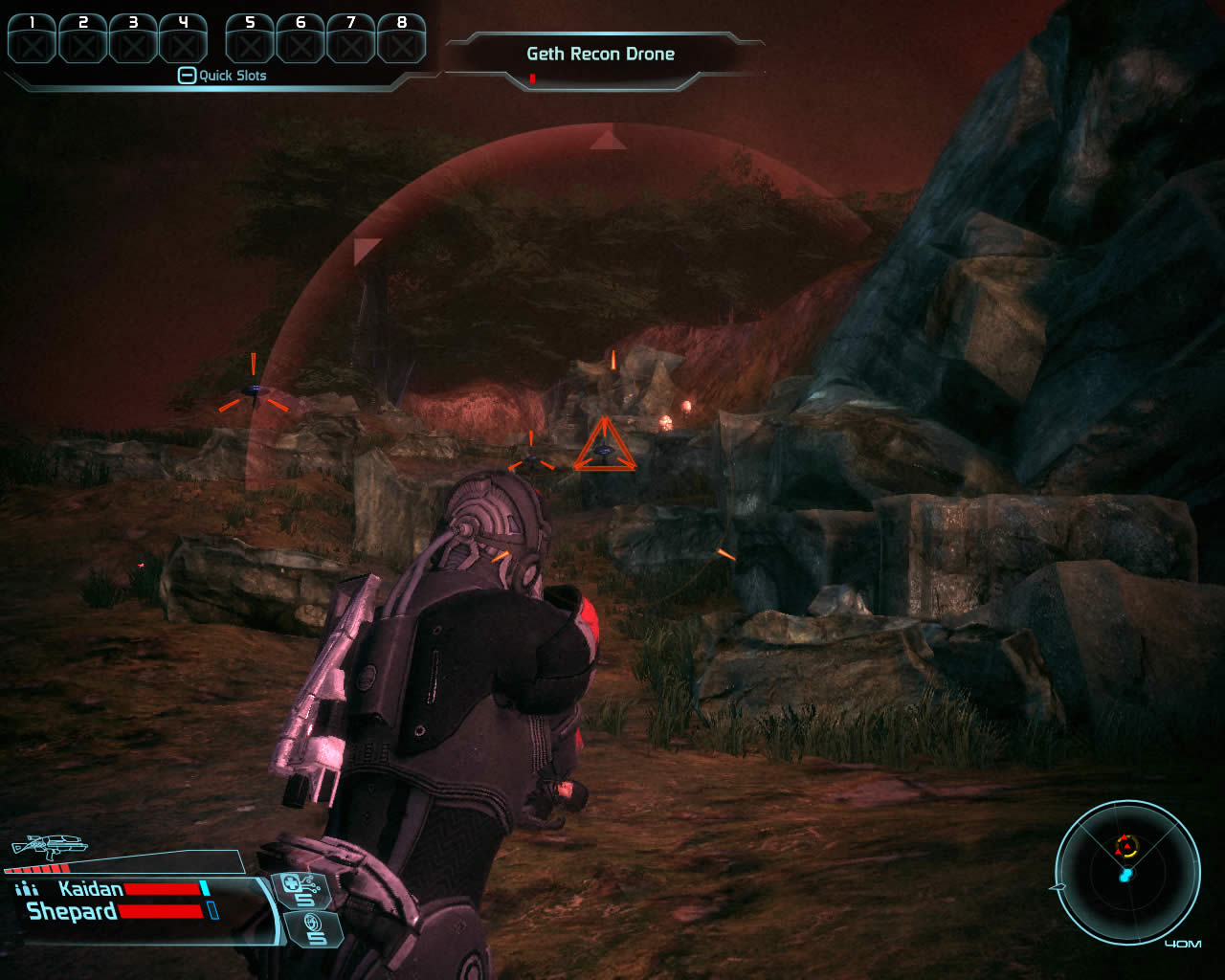Select quick slot number 5
1225x980 pixels.
click(x=251, y=39)
